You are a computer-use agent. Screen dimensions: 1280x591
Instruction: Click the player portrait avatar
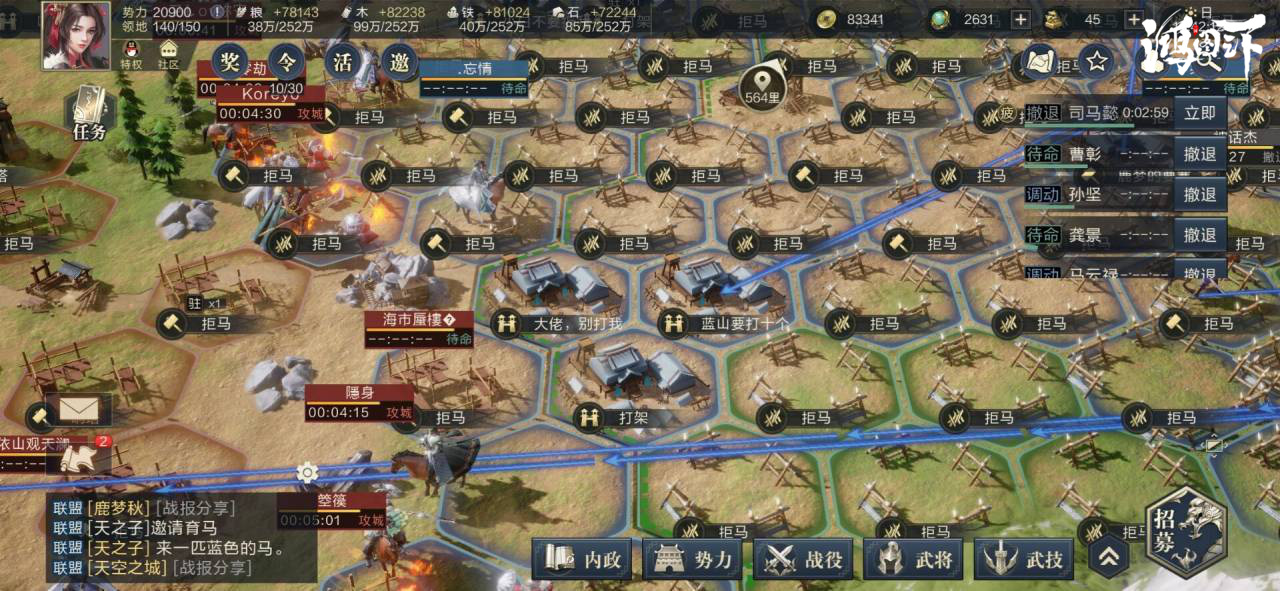pyautogui.click(x=76, y=34)
